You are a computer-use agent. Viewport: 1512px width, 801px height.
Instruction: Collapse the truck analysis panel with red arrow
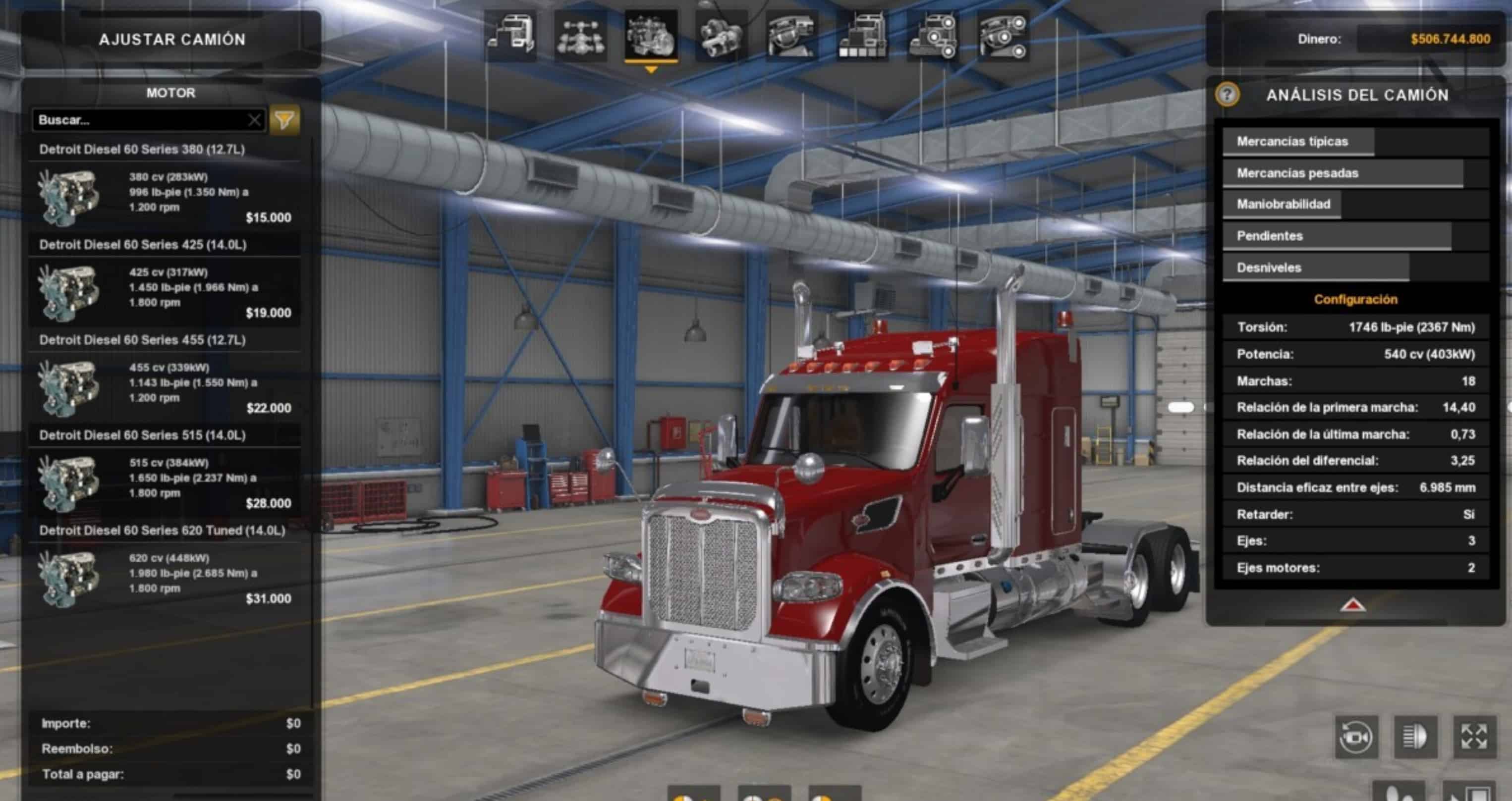tap(1353, 605)
